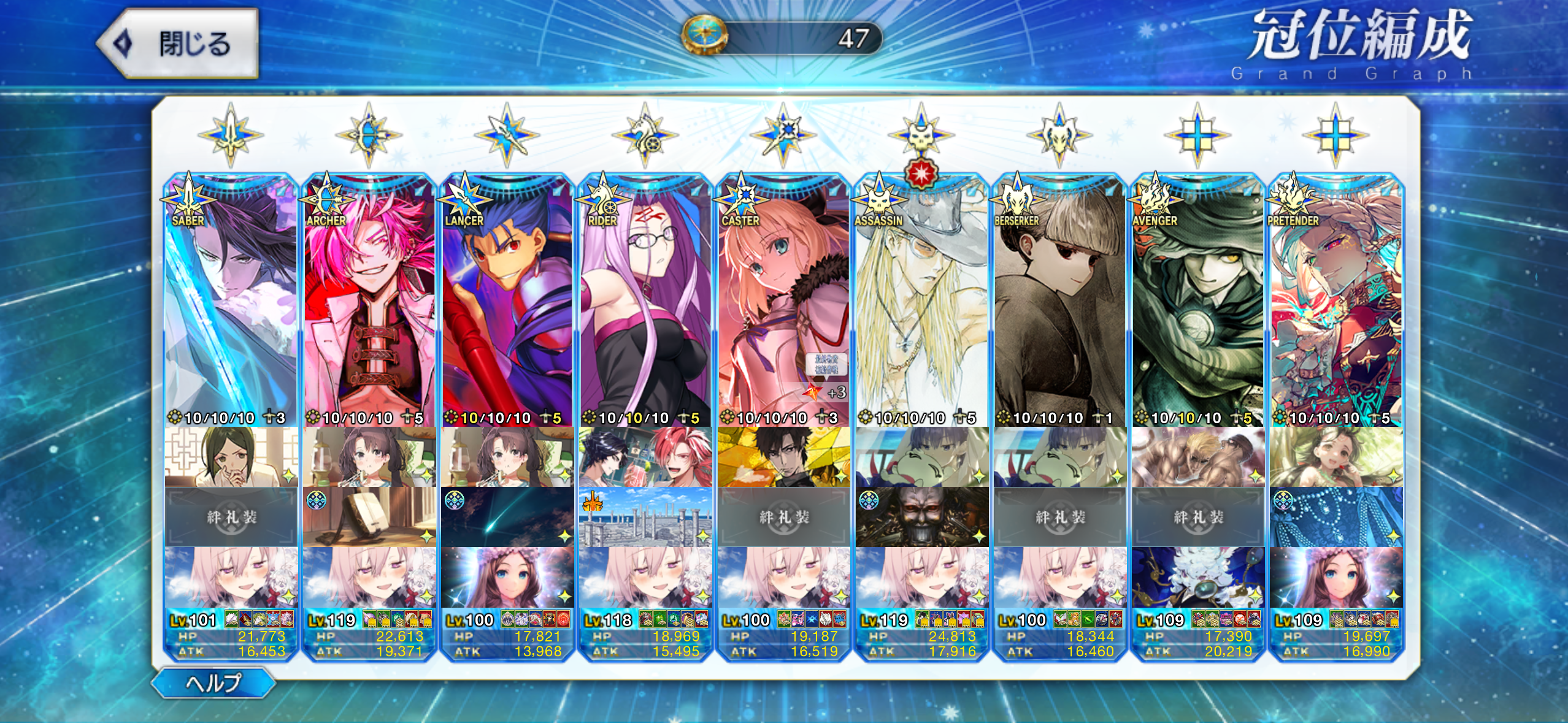Select the ruined temple craft essence under Rider
1568x723 pixels.
[x=645, y=517]
